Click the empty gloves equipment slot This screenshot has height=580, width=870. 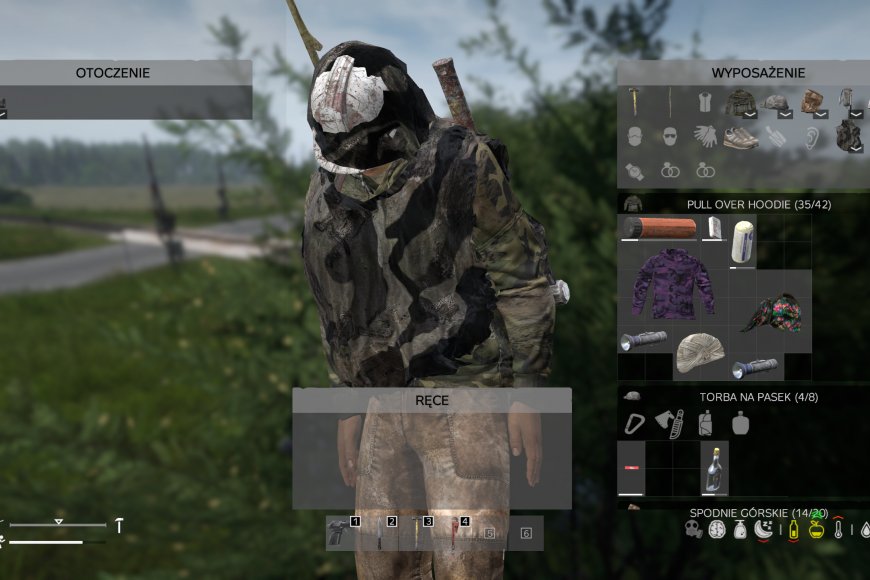[x=704, y=137]
